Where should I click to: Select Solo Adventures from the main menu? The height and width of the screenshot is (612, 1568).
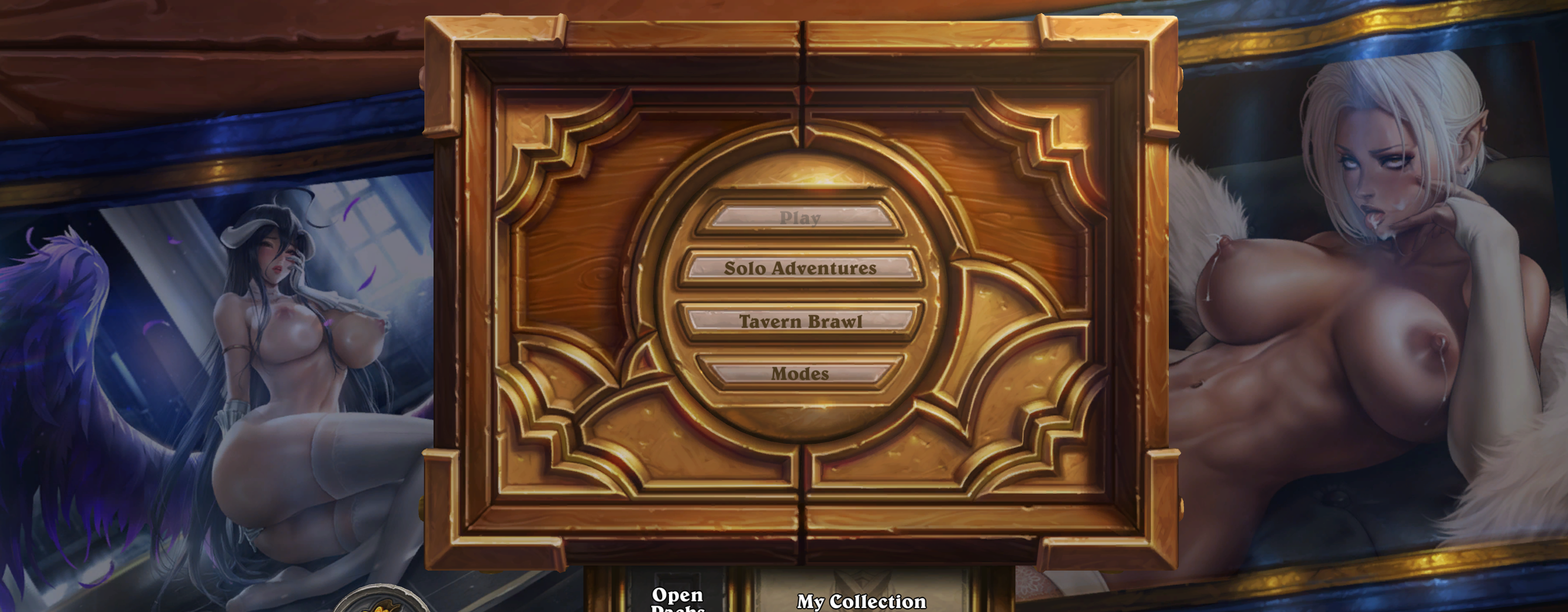[x=799, y=268]
